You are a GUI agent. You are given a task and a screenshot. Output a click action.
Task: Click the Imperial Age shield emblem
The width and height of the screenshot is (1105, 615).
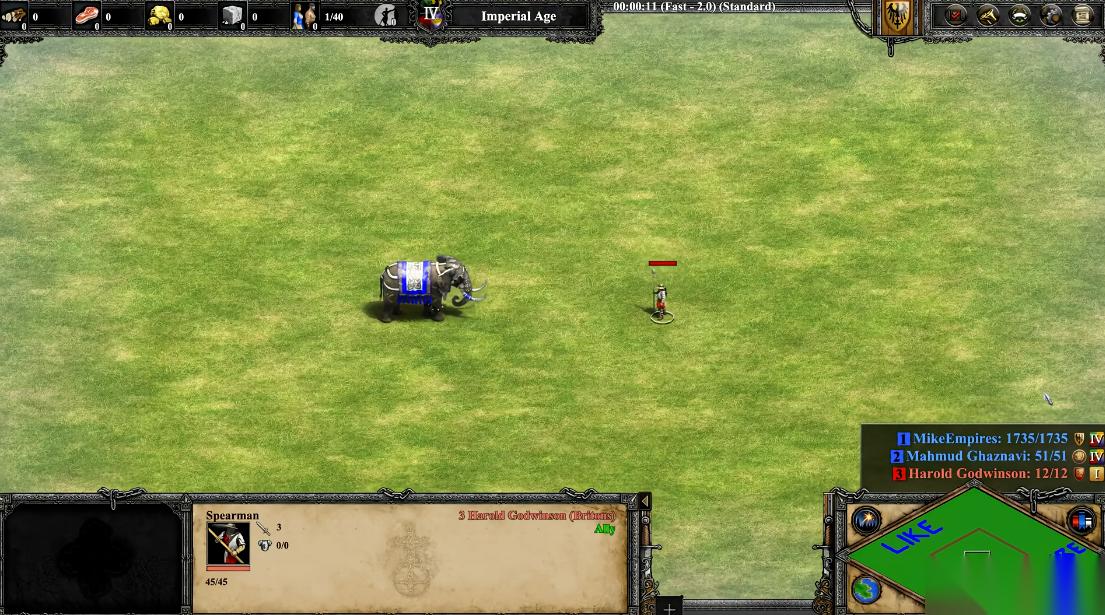click(432, 16)
